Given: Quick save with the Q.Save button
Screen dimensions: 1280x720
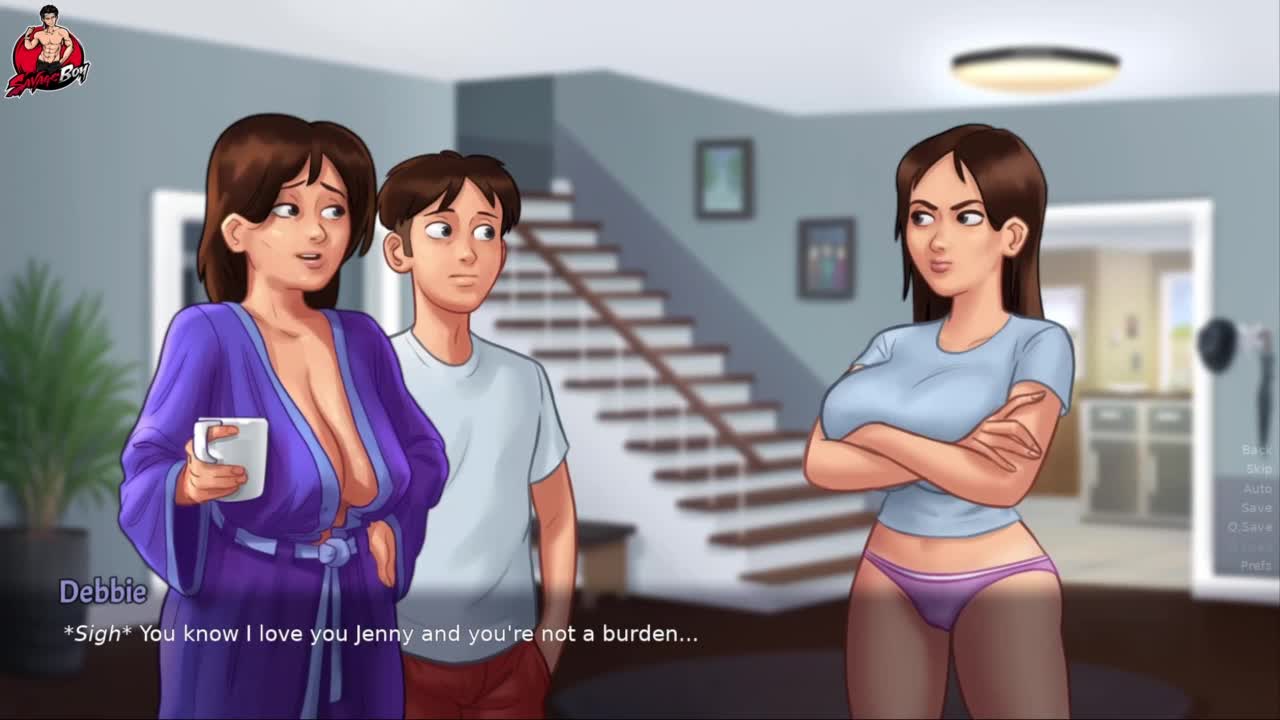Looking at the screenshot, I should tap(1250, 527).
